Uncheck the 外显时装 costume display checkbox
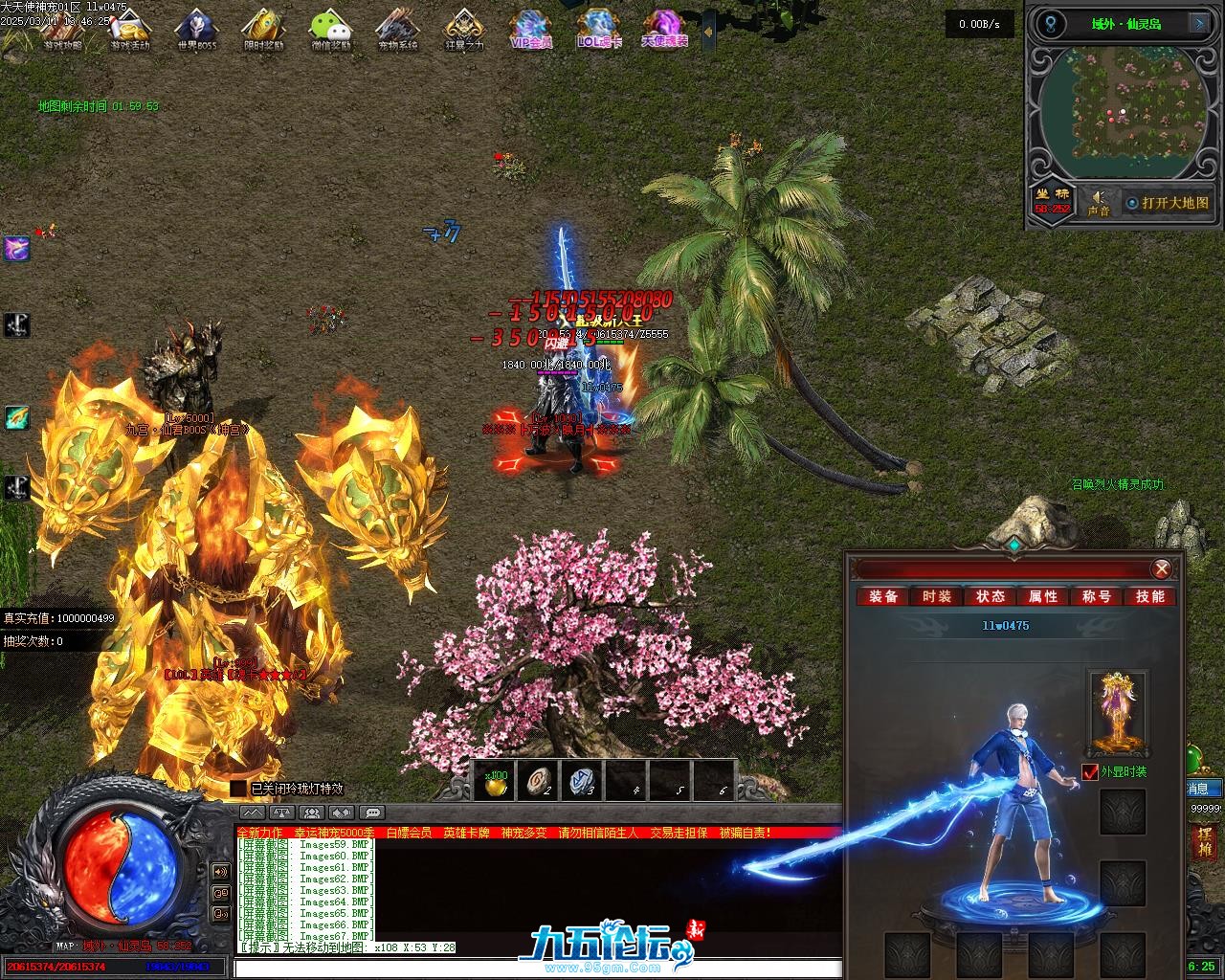Viewport: 1225px width, 980px height. (1090, 771)
